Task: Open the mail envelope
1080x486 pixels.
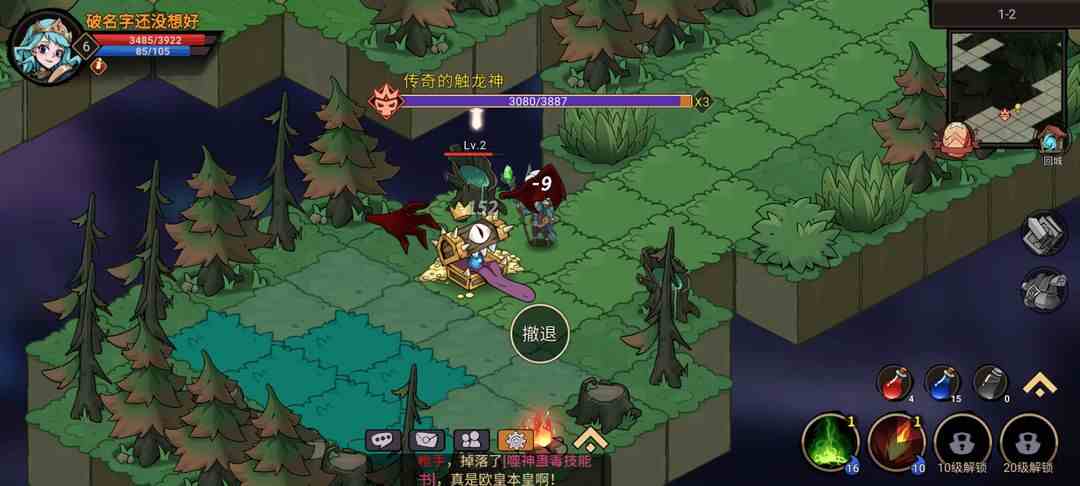Action: click(427, 440)
